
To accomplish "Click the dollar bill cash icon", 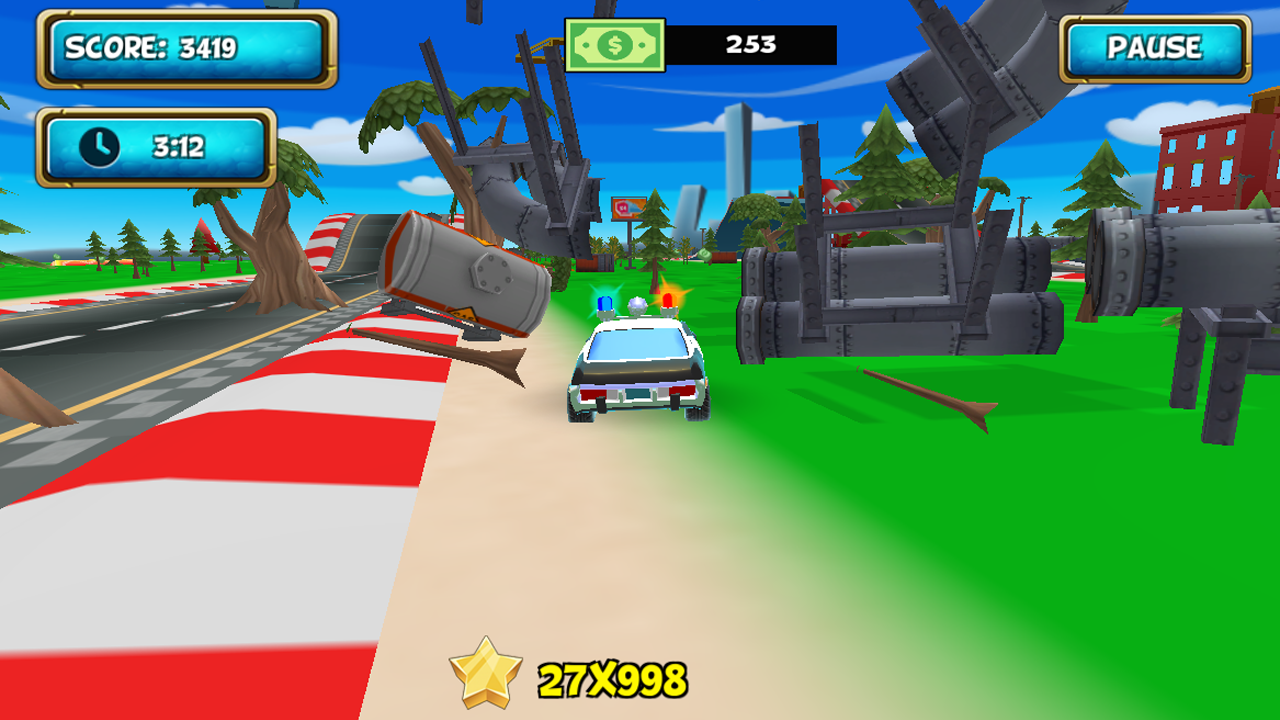I will 613,43.
